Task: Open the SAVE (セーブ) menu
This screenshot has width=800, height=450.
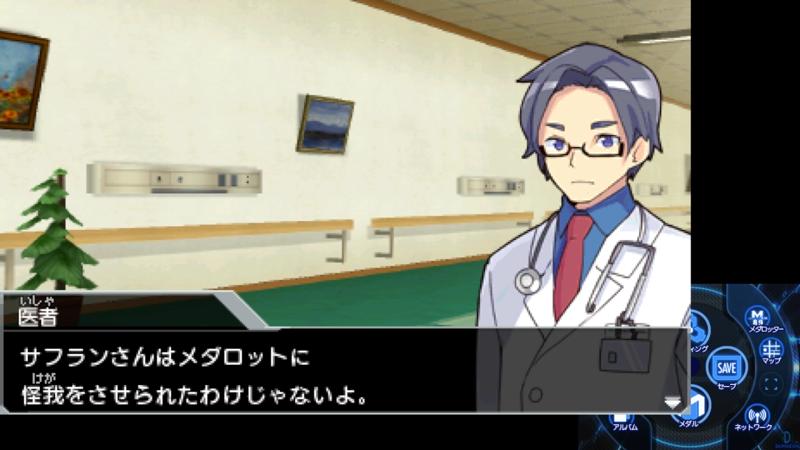Action: (x=726, y=367)
